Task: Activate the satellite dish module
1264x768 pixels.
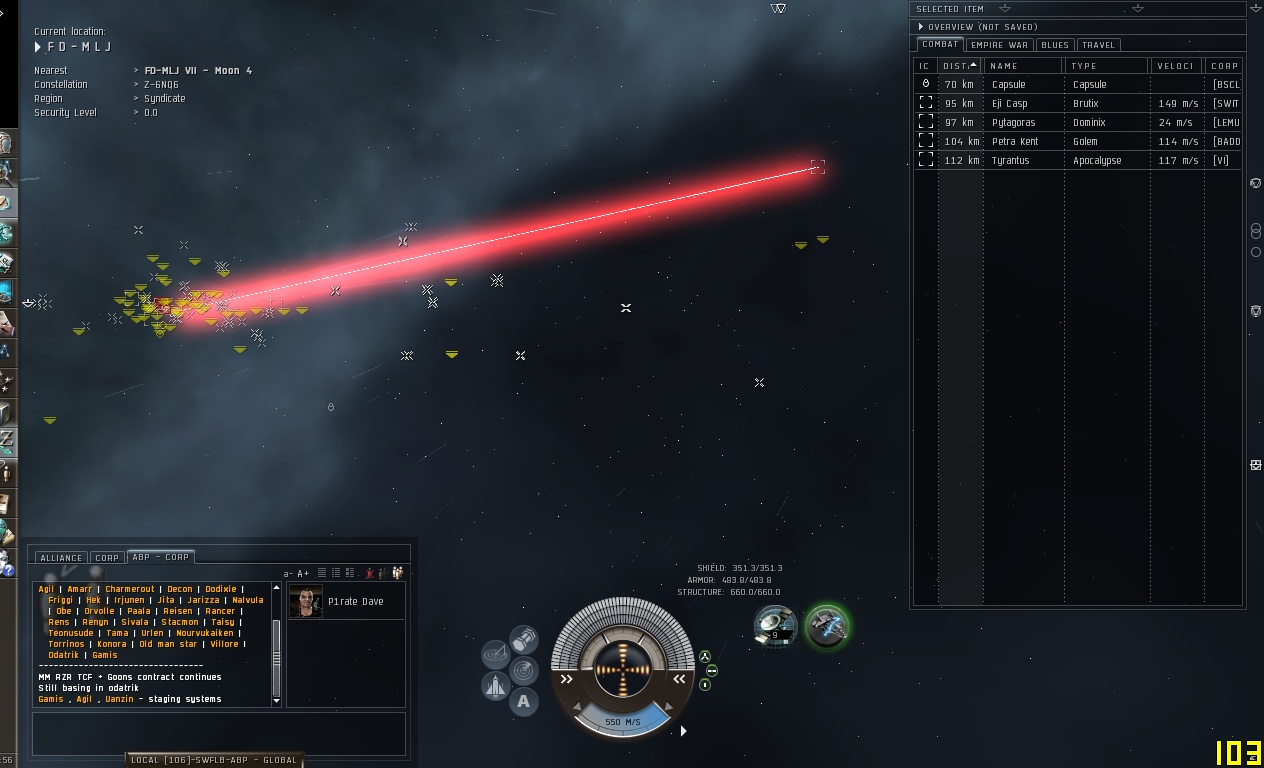Action: 775,626
